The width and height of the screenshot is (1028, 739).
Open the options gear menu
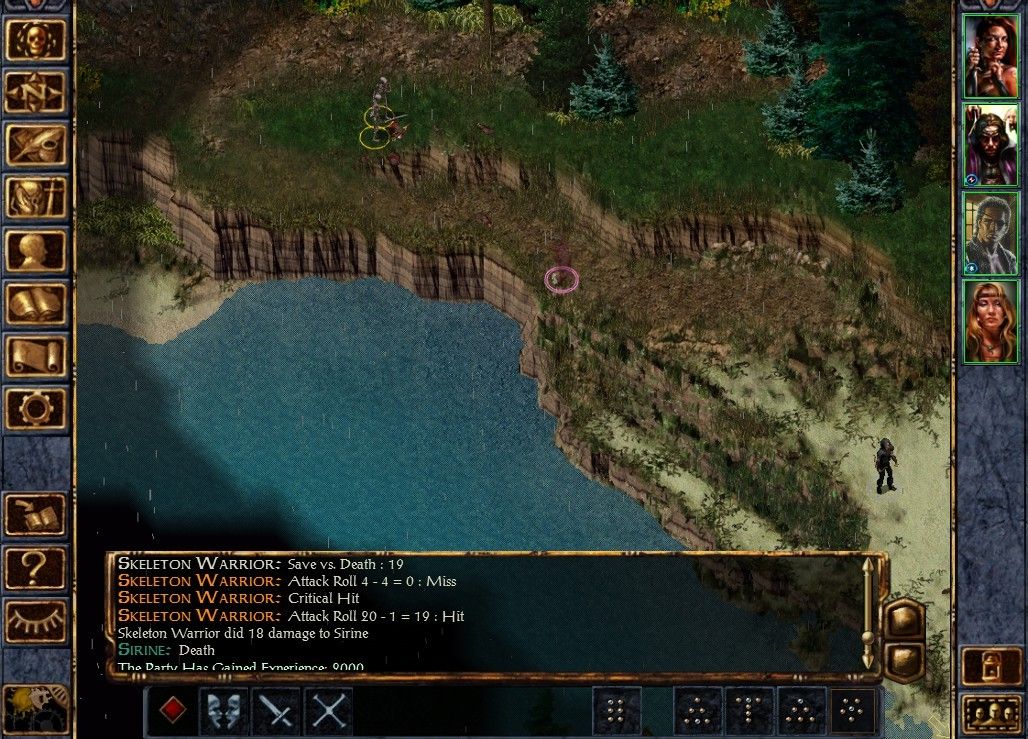[36, 409]
